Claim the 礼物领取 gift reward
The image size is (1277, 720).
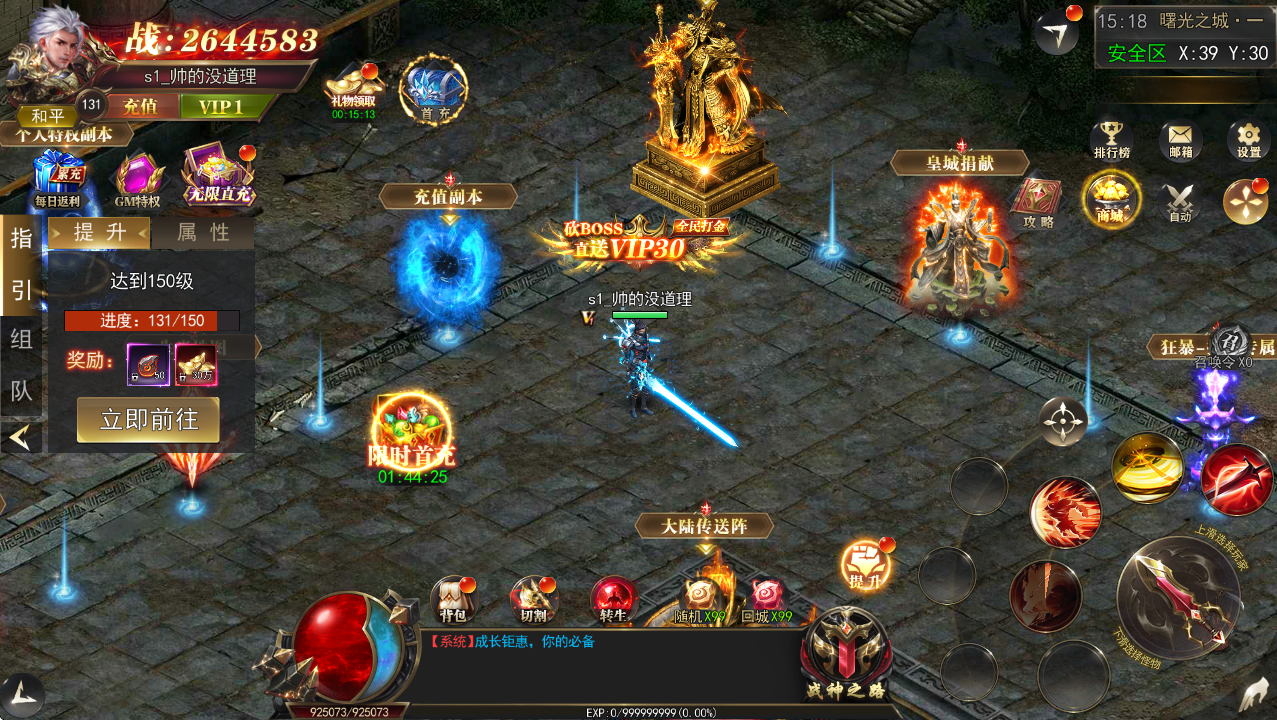pos(354,88)
